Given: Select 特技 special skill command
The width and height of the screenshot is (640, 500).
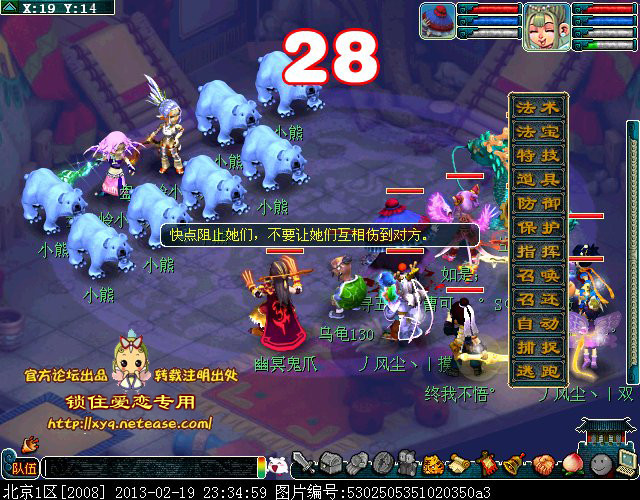Looking at the screenshot, I should pyautogui.click(x=538, y=155).
